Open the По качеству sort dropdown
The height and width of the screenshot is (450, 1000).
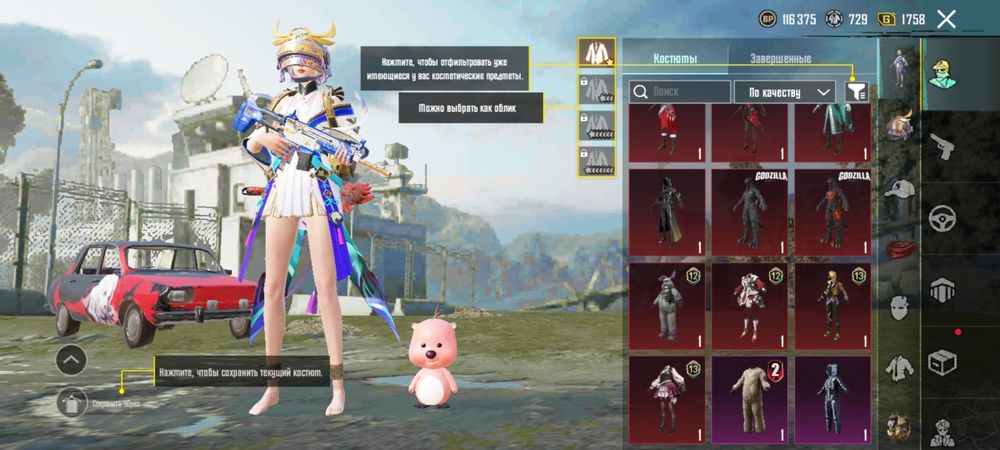coord(785,92)
